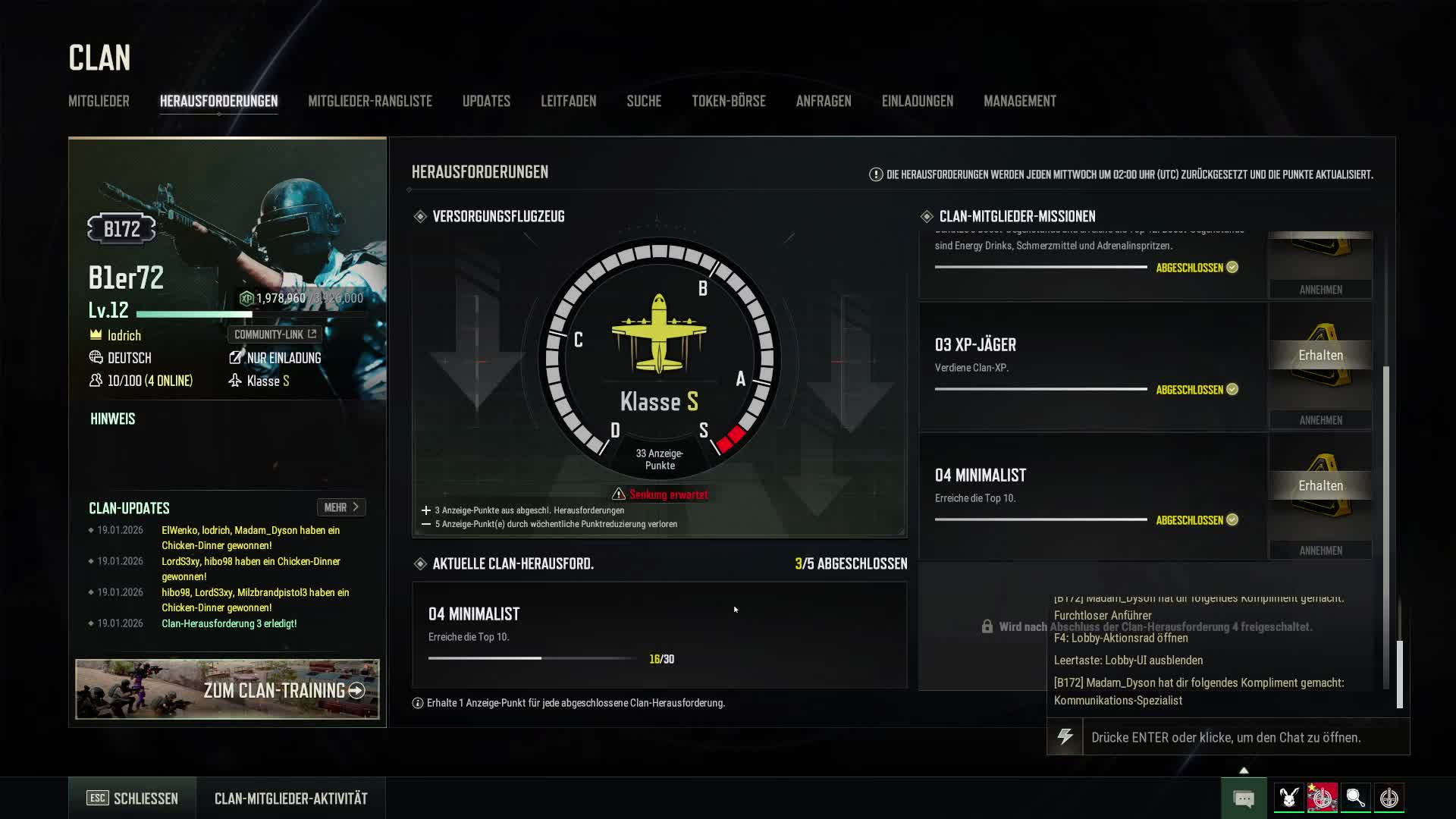Open the Mitglieder-Rangliste tab

tap(369, 101)
